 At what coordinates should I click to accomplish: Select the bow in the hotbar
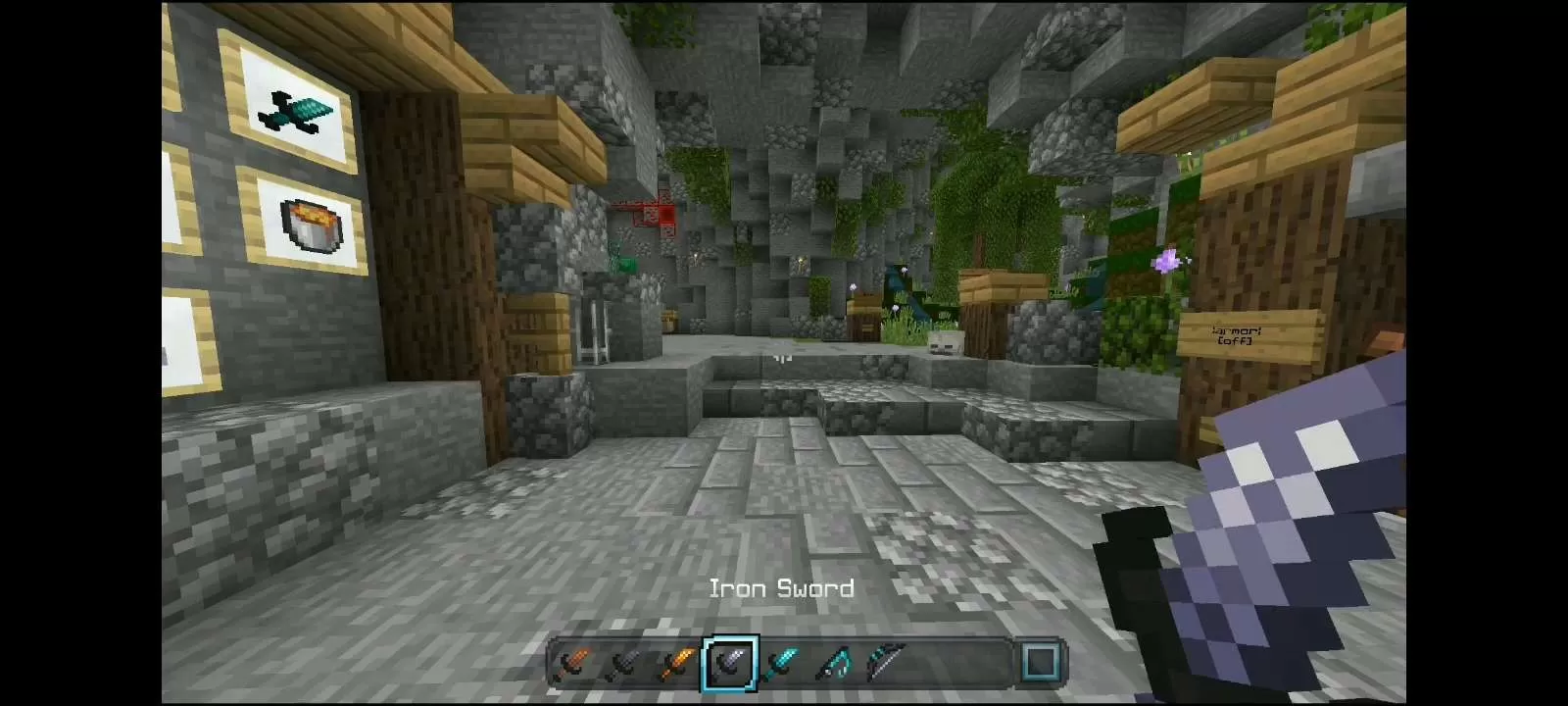point(887,663)
